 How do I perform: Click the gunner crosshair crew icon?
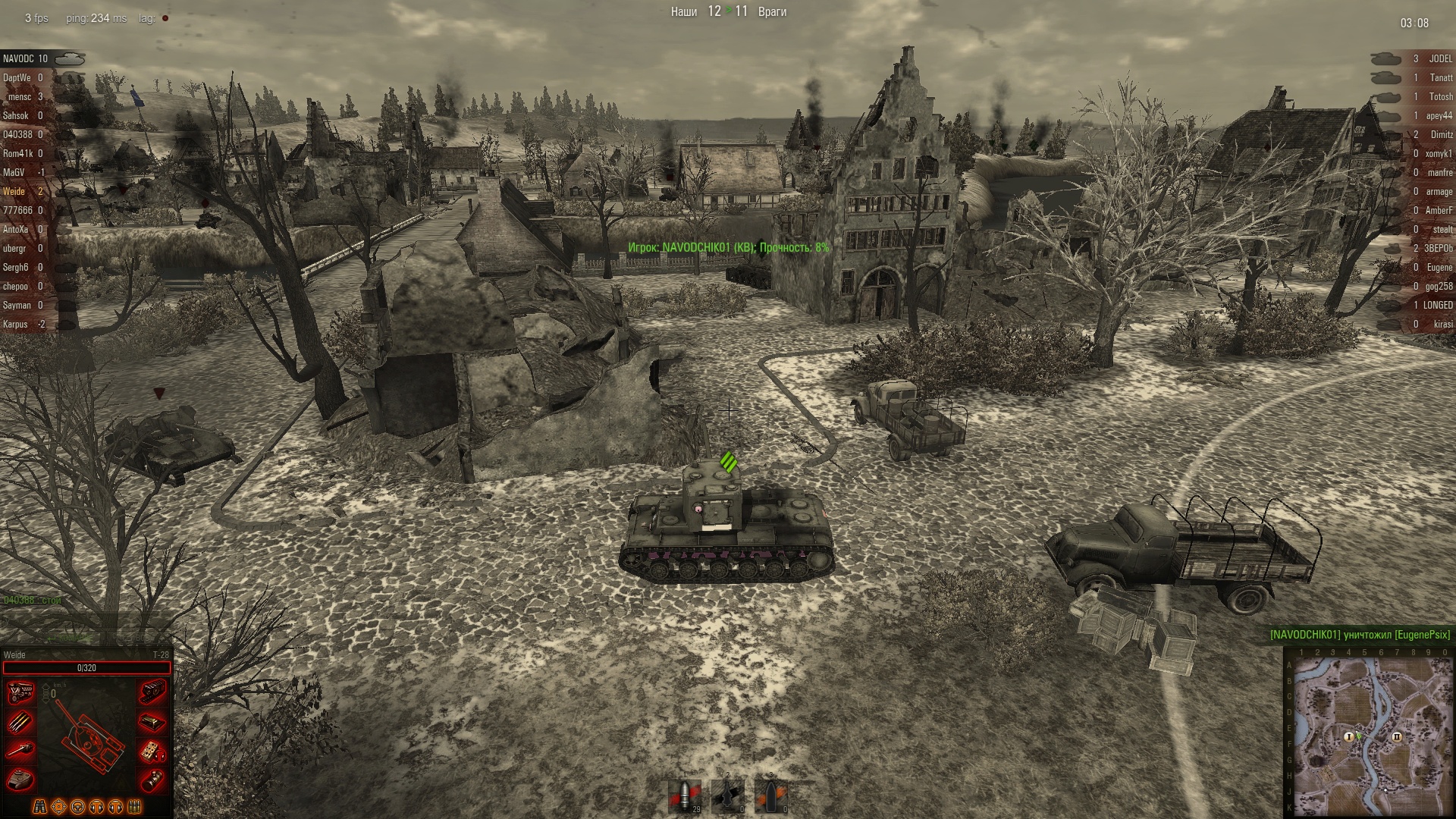click(x=58, y=806)
